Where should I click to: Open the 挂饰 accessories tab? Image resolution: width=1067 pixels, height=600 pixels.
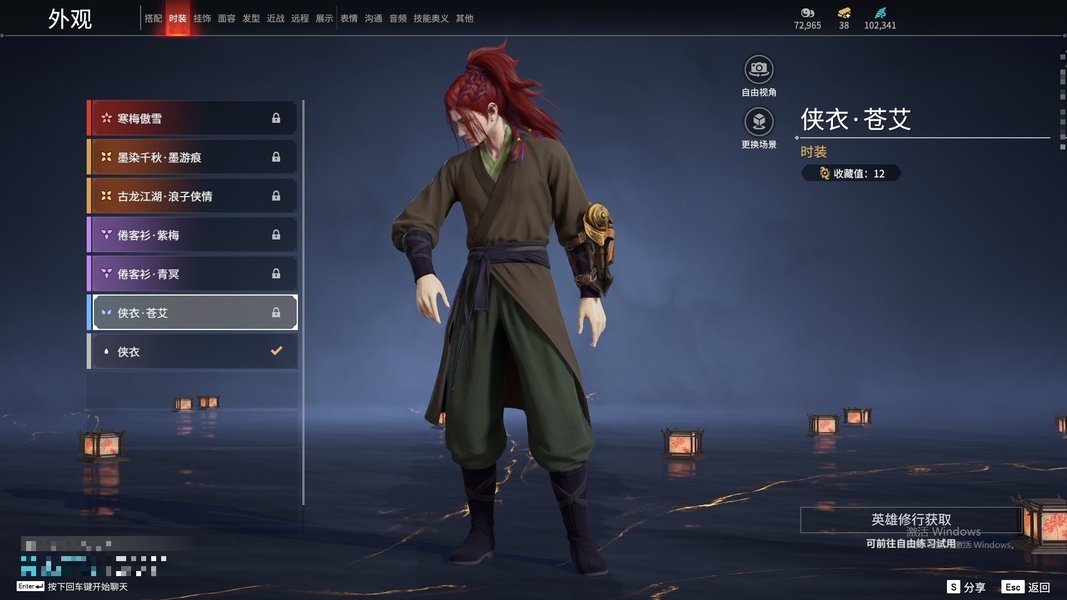tap(202, 18)
